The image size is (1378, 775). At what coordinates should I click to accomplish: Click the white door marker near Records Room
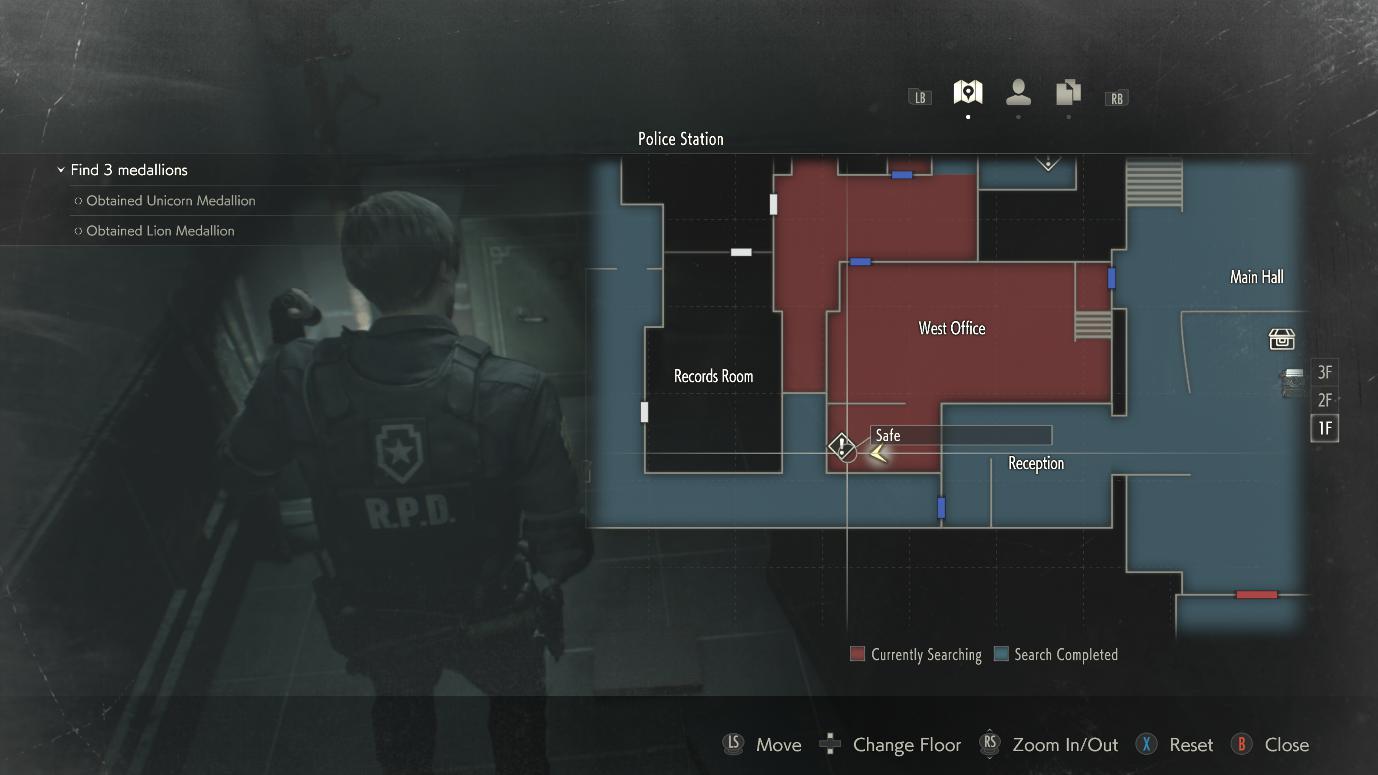(x=643, y=411)
